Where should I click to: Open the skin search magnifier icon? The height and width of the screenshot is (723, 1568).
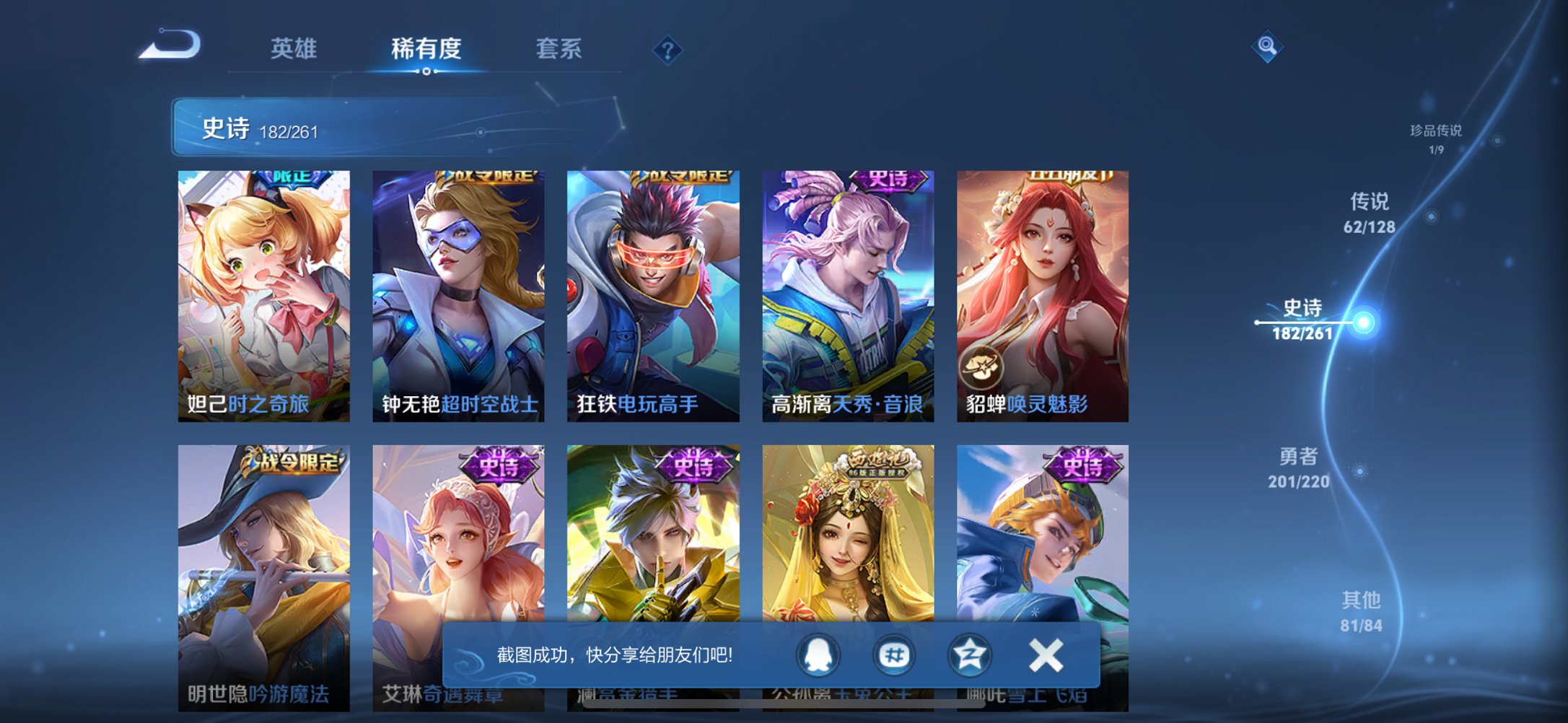1269,46
